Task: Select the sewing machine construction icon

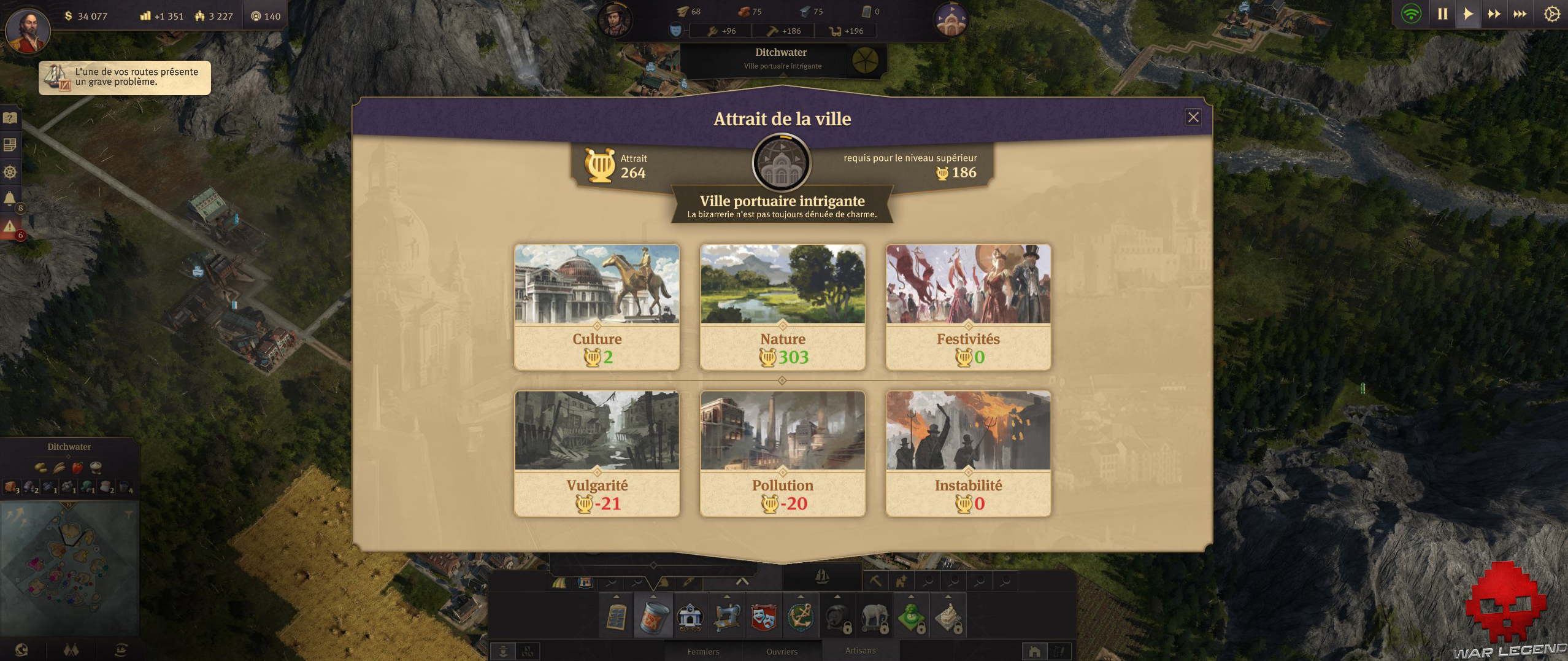Action: [728, 619]
